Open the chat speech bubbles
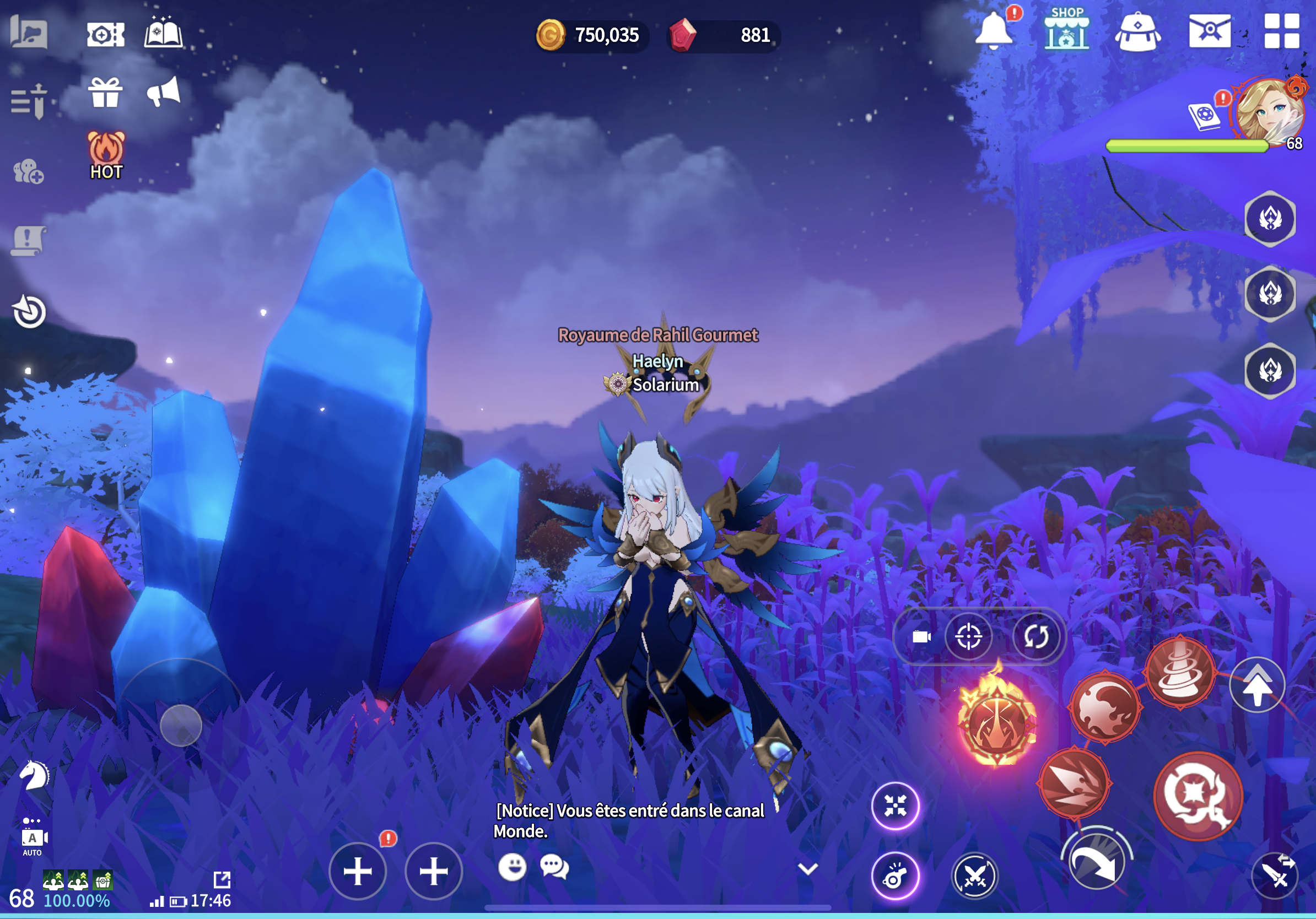This screenshot has height=919, width=1316. pyautogui.click(x=554, y=867)
